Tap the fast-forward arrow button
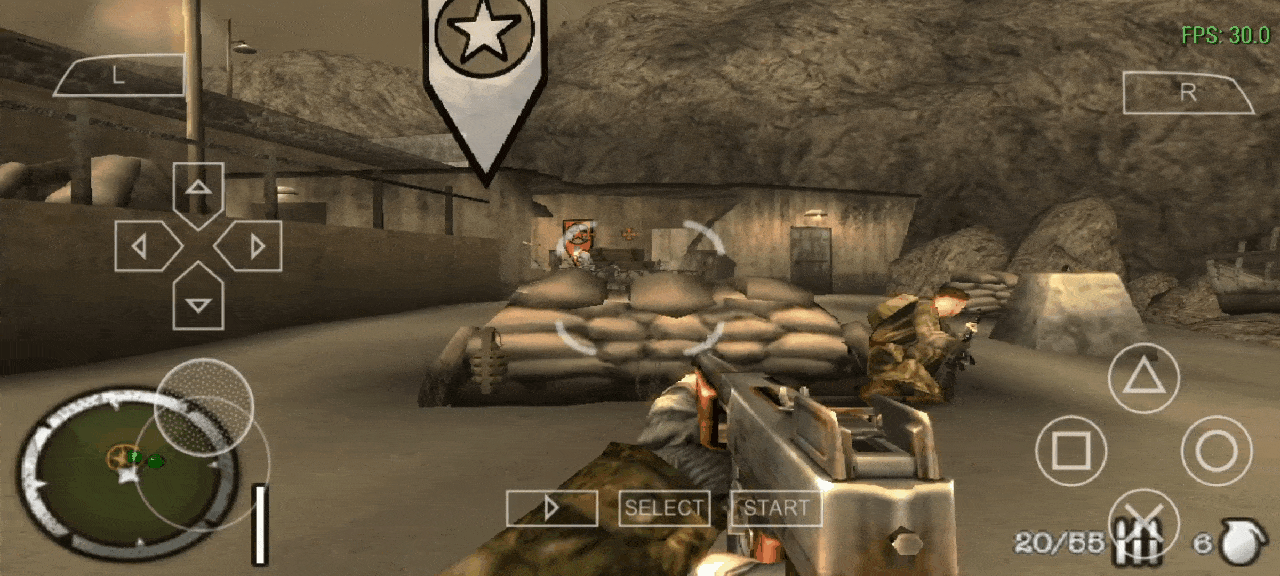 (551, 509)
